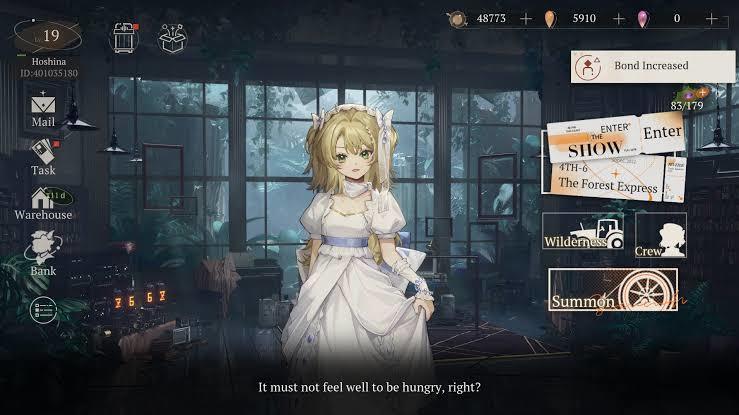739x415 pixels.
Task: Open the gift box icon
Action: point(174,37)
